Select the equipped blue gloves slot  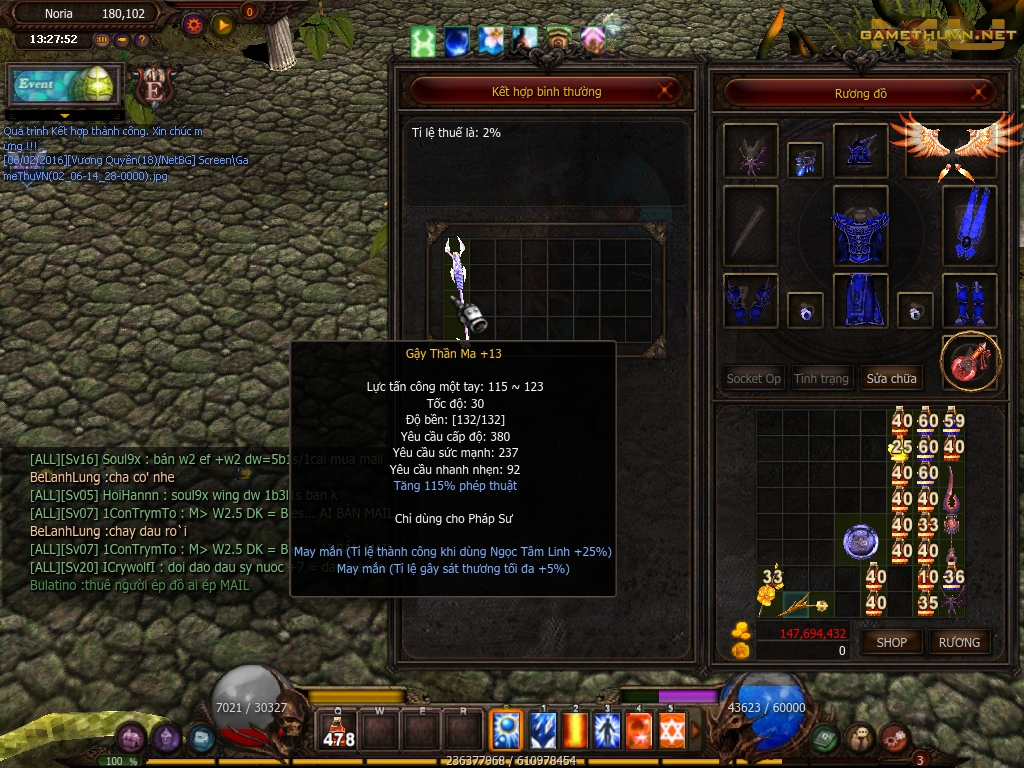tap(750, 301)
